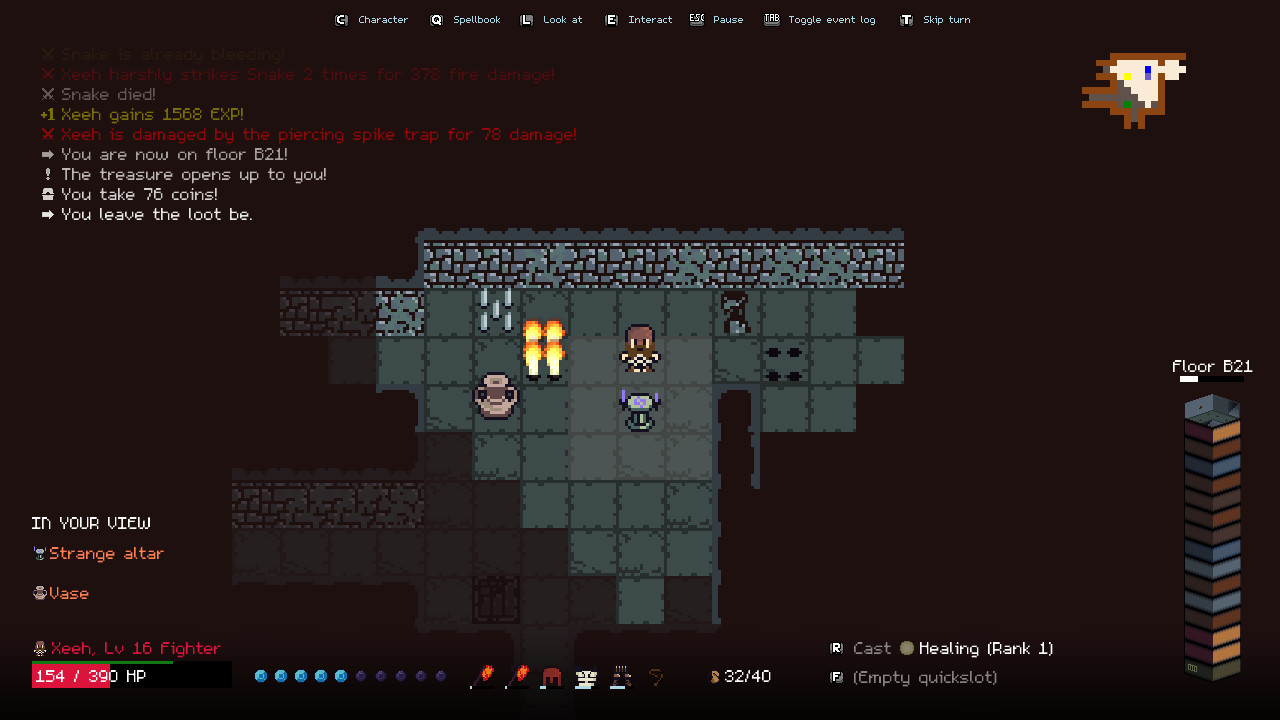
Task: Select the red hood in the hotbar
Action: (551, 677)
